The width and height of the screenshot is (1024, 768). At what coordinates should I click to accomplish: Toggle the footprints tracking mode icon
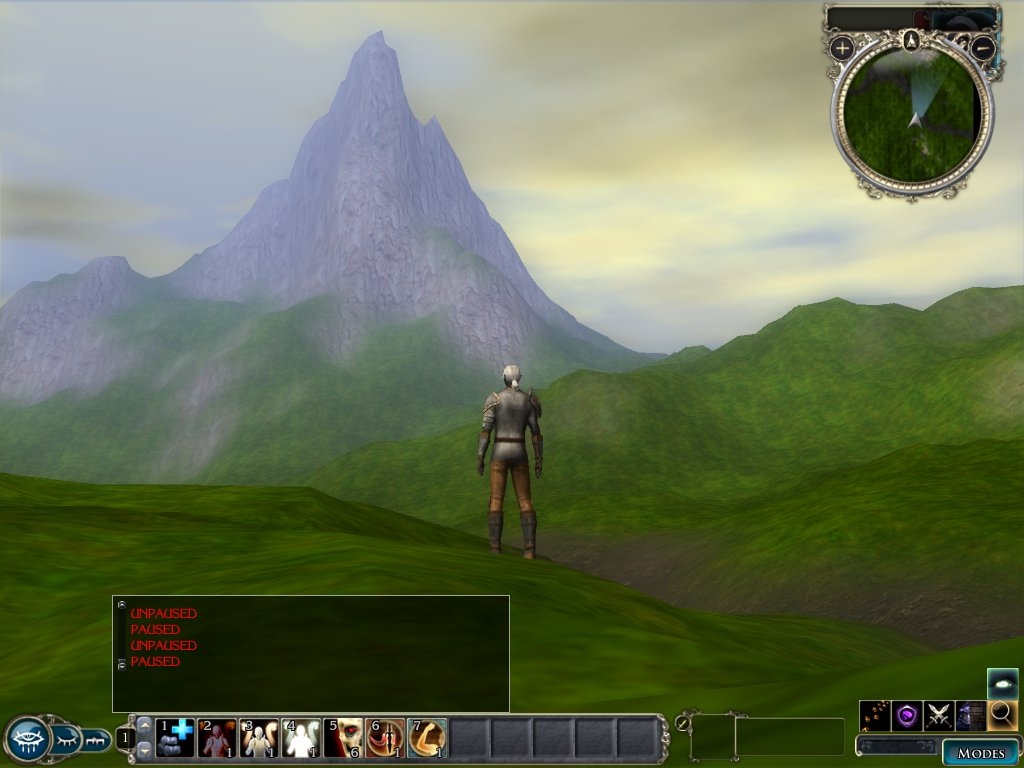click(874, 715)
